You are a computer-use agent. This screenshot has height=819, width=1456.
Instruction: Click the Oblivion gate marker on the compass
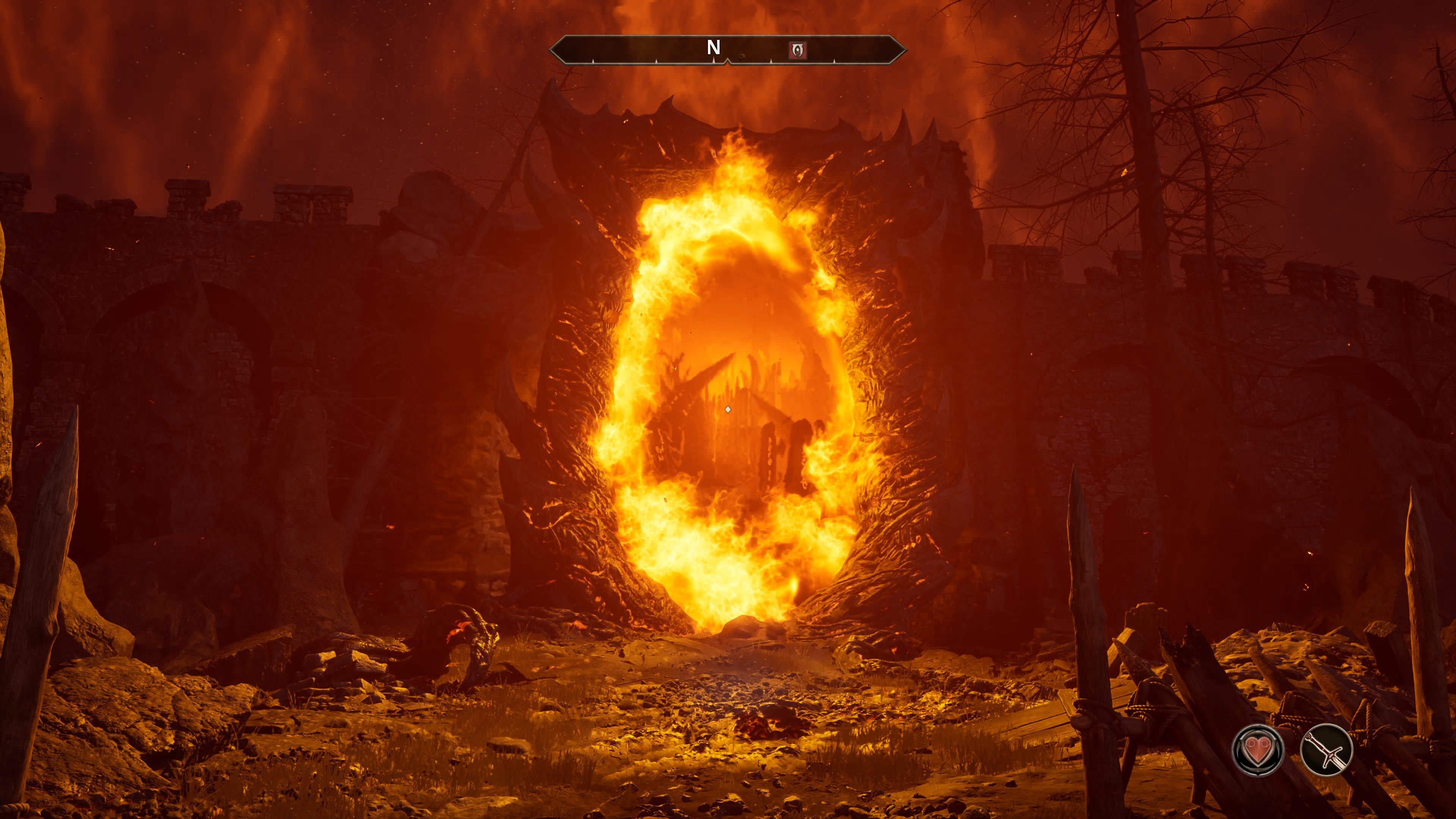click(x=797, y=50)
